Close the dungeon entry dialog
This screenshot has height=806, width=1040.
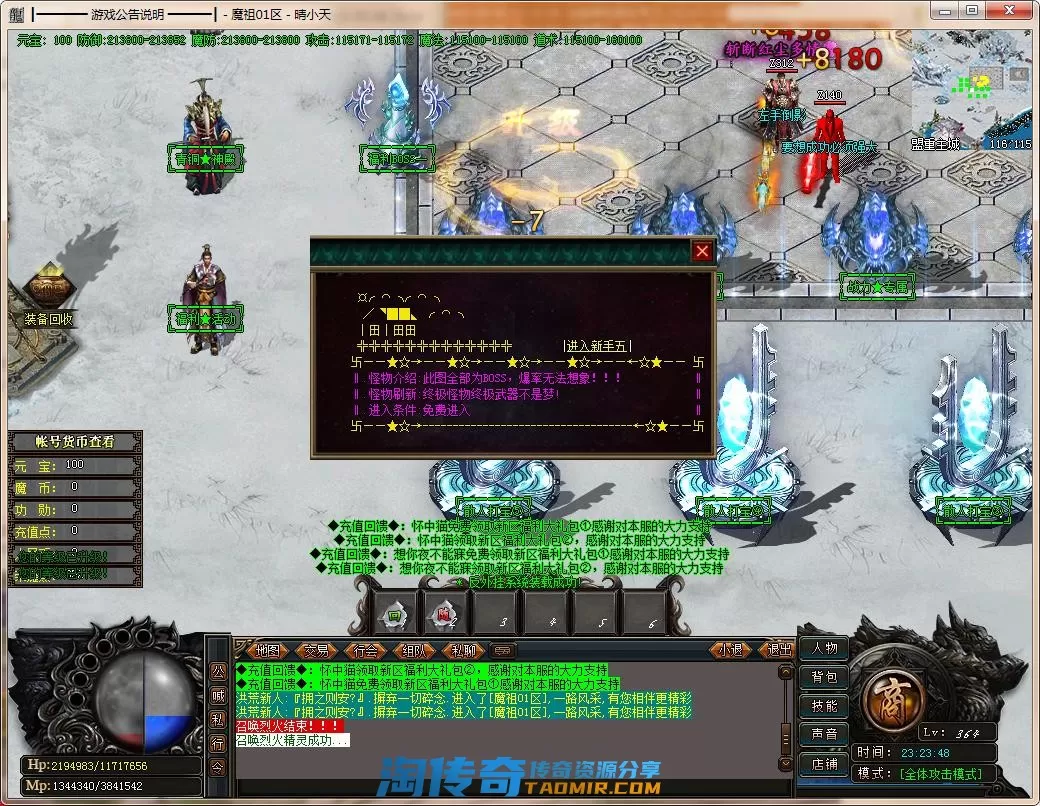pyautogui.click(x=702, y=251)
